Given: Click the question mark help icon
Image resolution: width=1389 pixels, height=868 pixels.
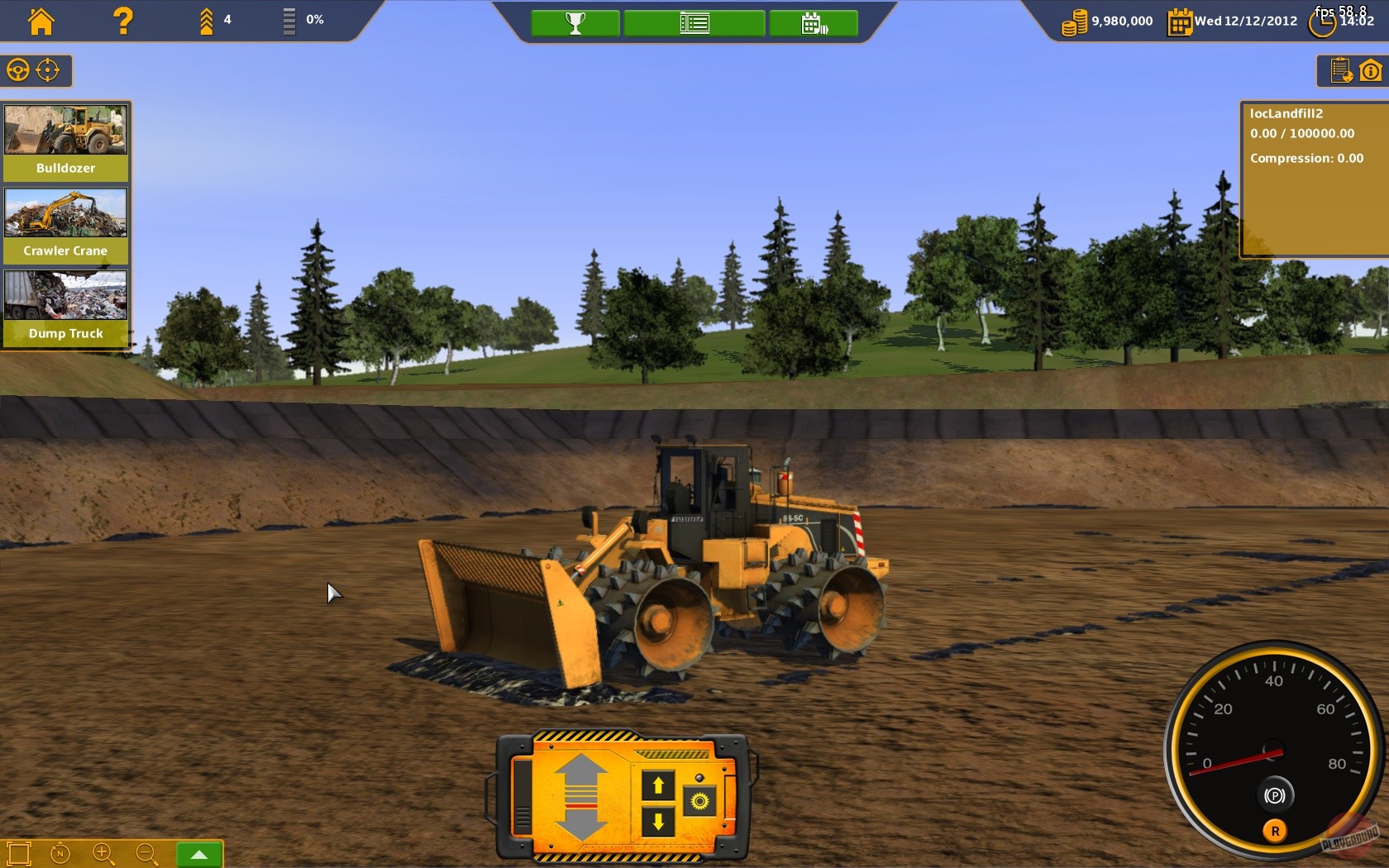Looking at the screenshot, I should (x=122, y=21).
